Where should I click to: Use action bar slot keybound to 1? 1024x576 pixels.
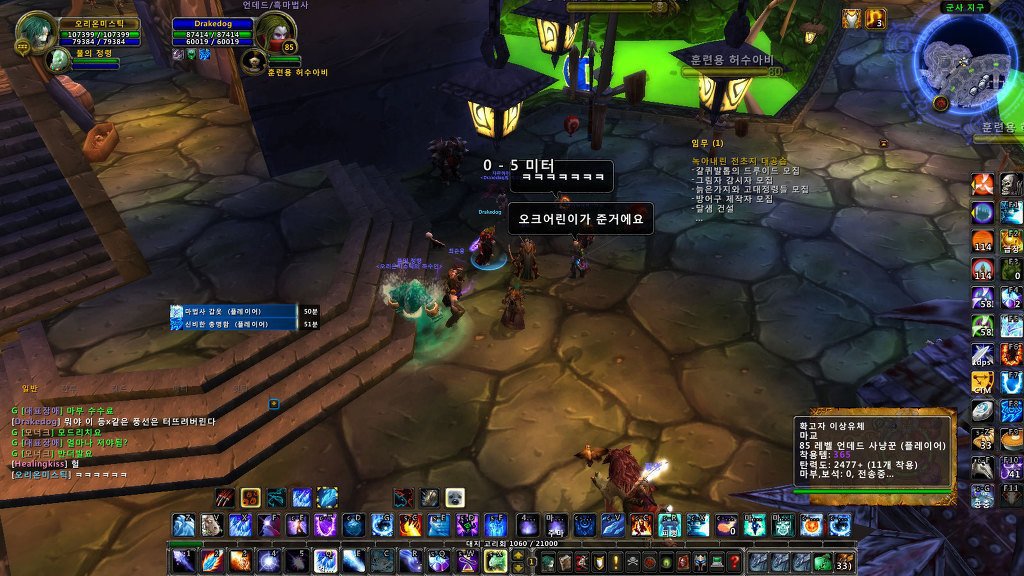tap(183, 561)
